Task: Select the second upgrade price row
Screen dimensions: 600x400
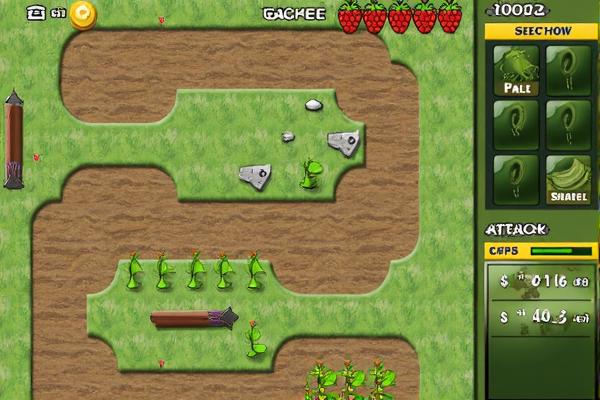Action: [x=541, y=318]
